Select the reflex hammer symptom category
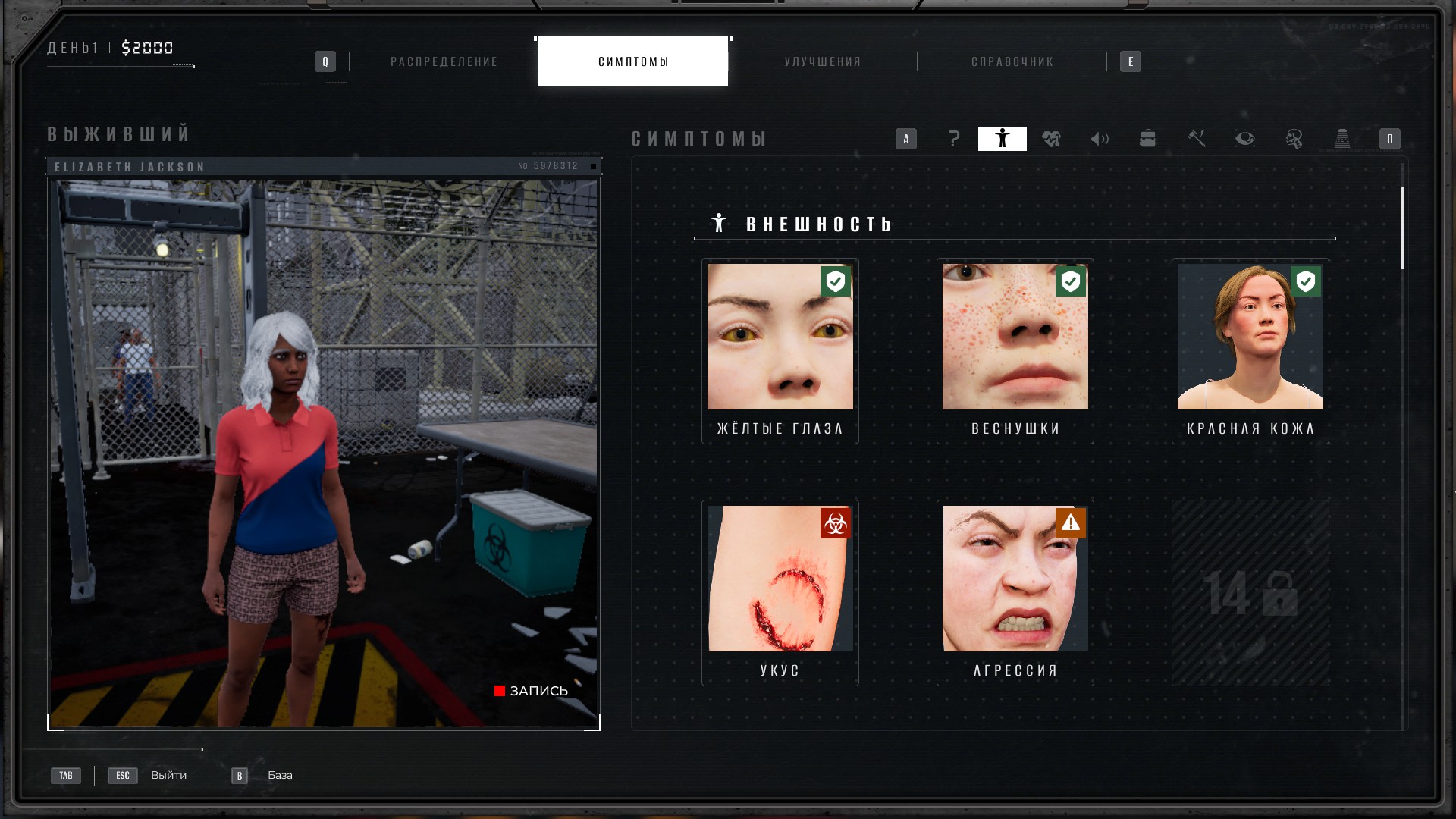The image size is (1456, 819). point(1197,139)
